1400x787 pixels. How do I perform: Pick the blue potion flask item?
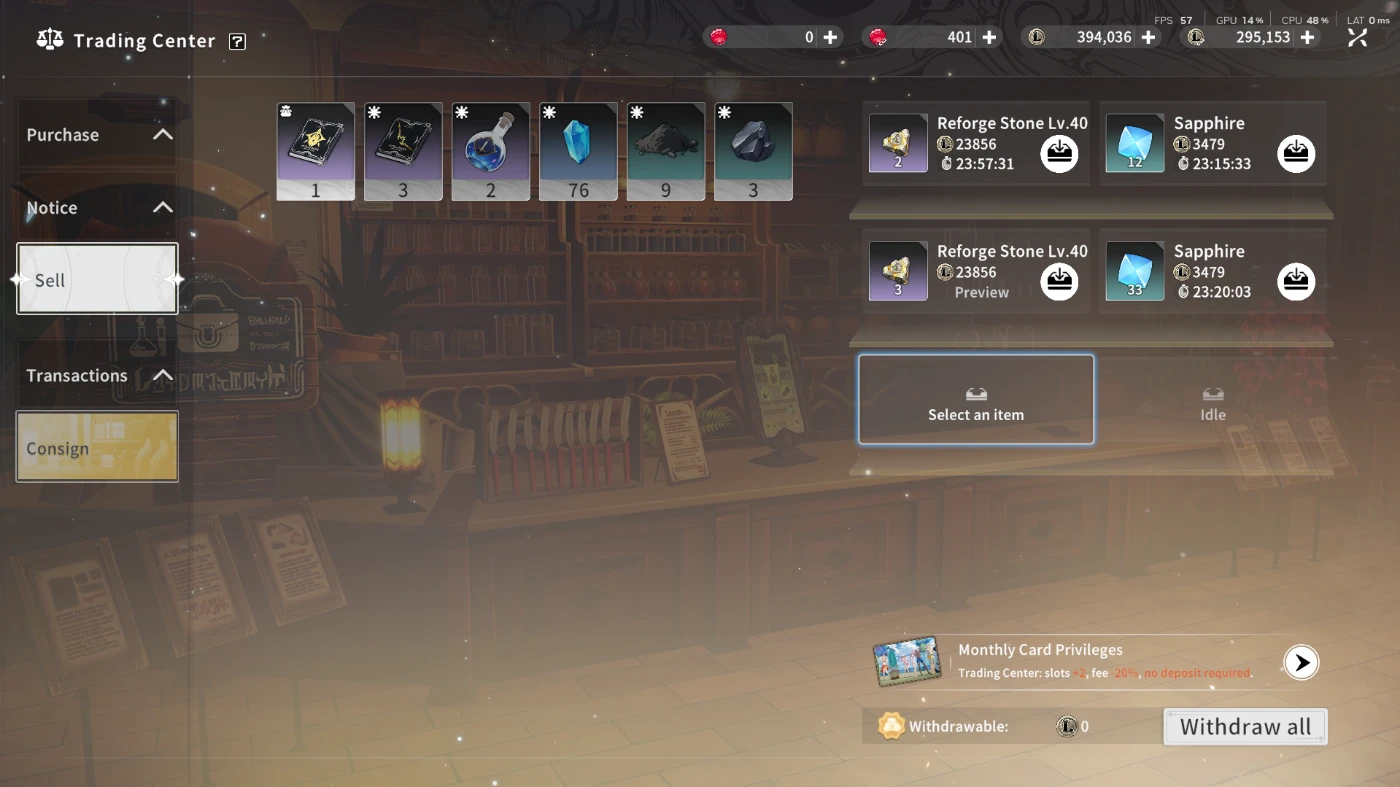click(x=491, y=151)
